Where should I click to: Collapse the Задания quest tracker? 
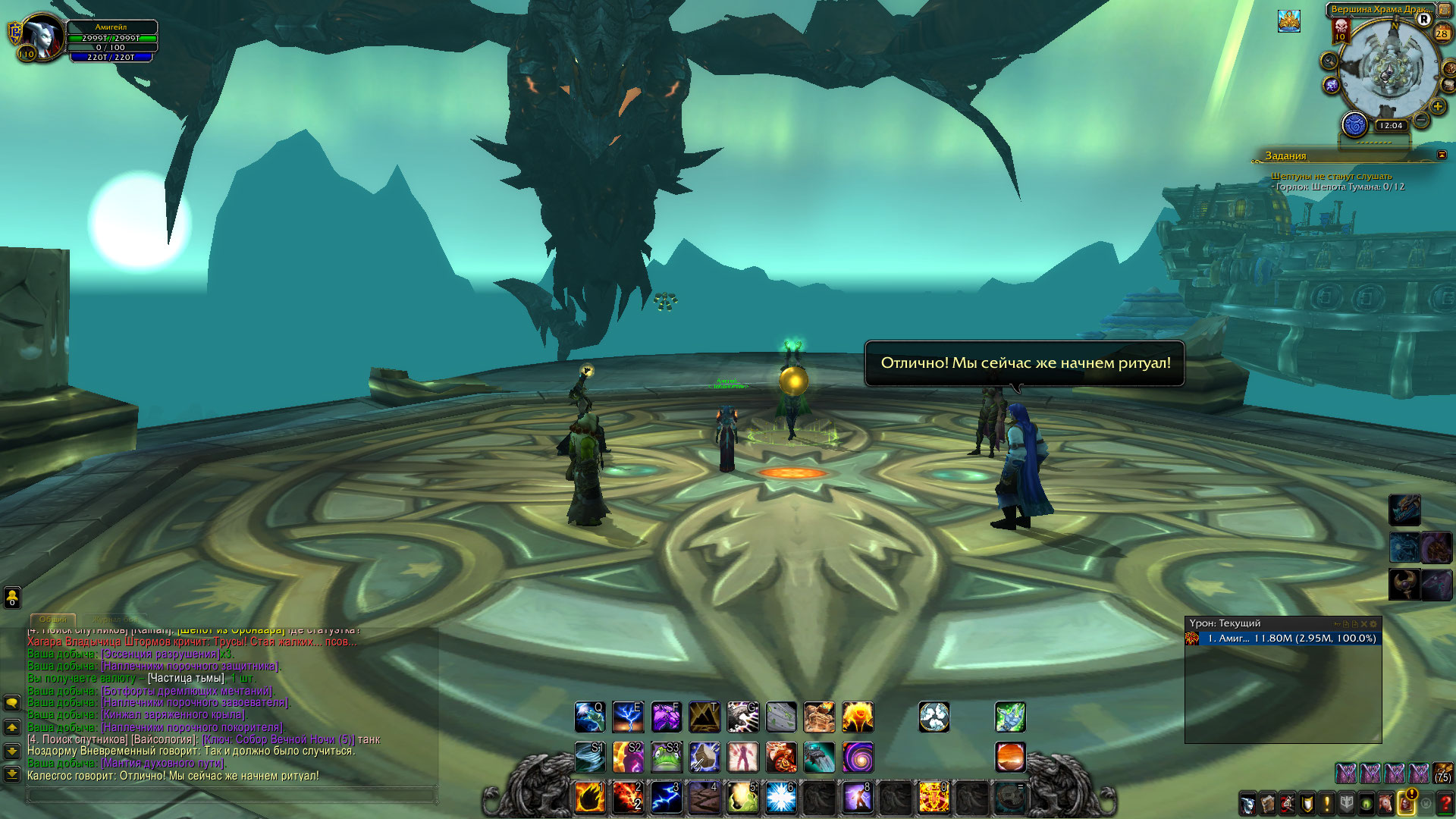click(1442, 155)
